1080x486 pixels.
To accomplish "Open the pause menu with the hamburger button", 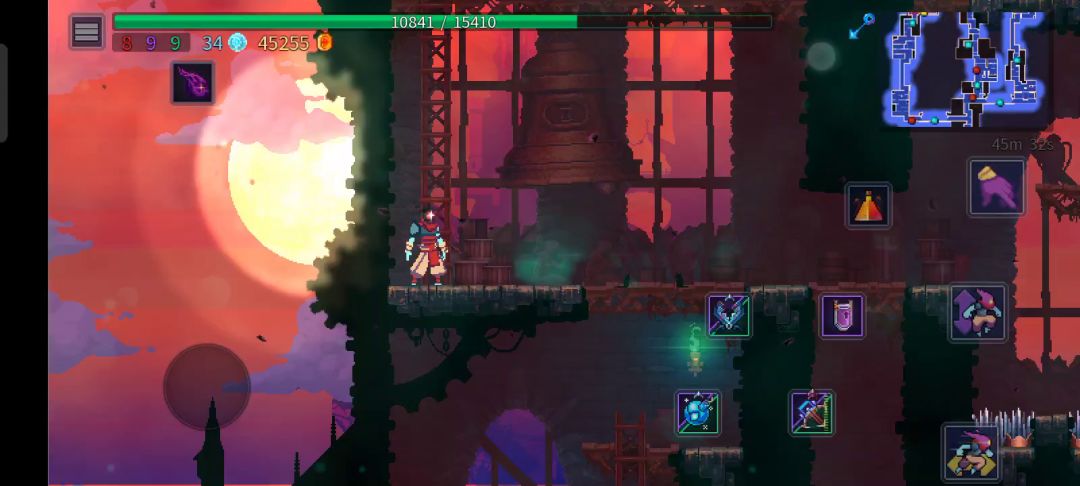I will tap(87, 32).
